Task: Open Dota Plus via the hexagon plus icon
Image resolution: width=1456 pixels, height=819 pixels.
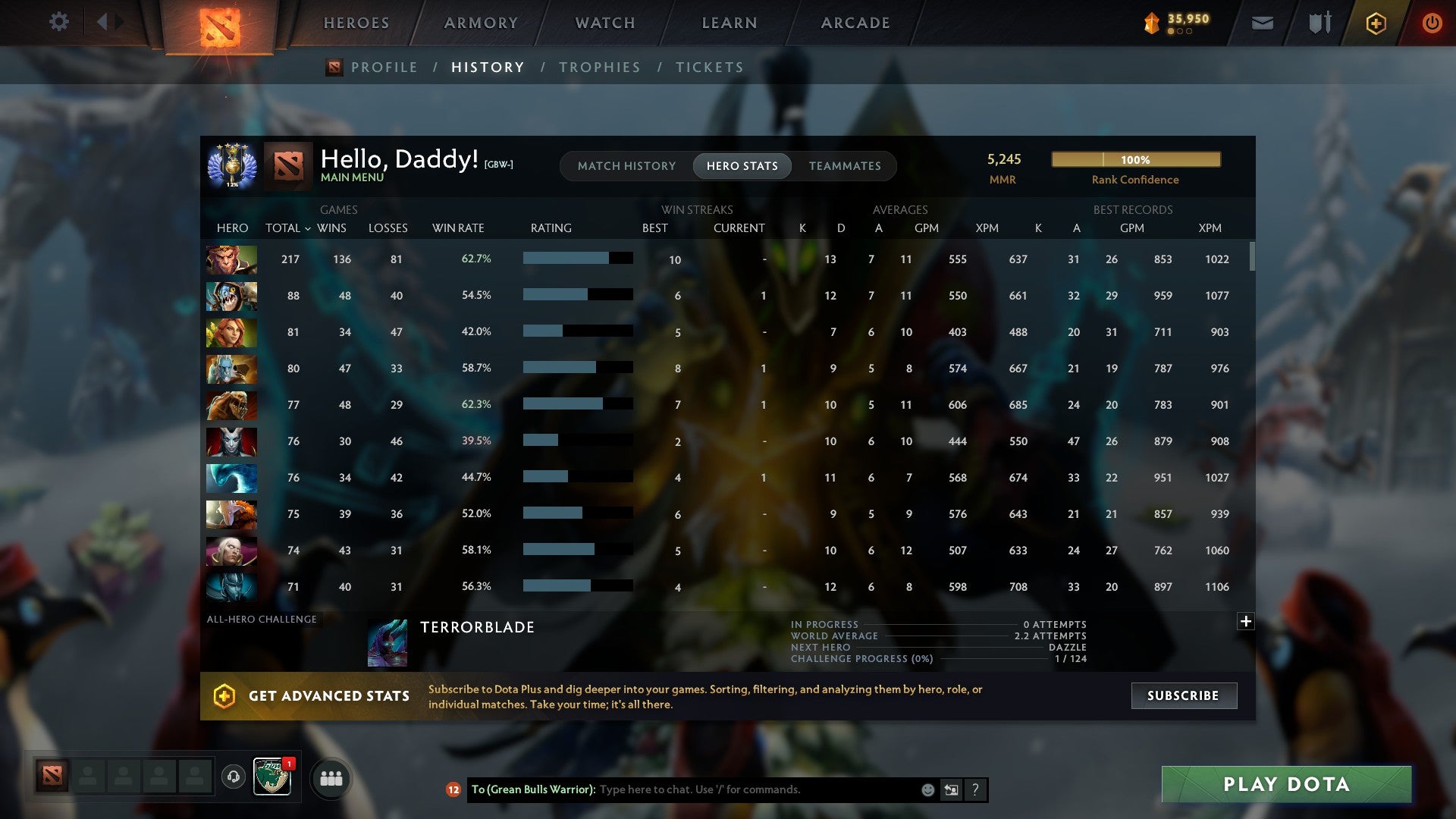Action: point(1376,23)
